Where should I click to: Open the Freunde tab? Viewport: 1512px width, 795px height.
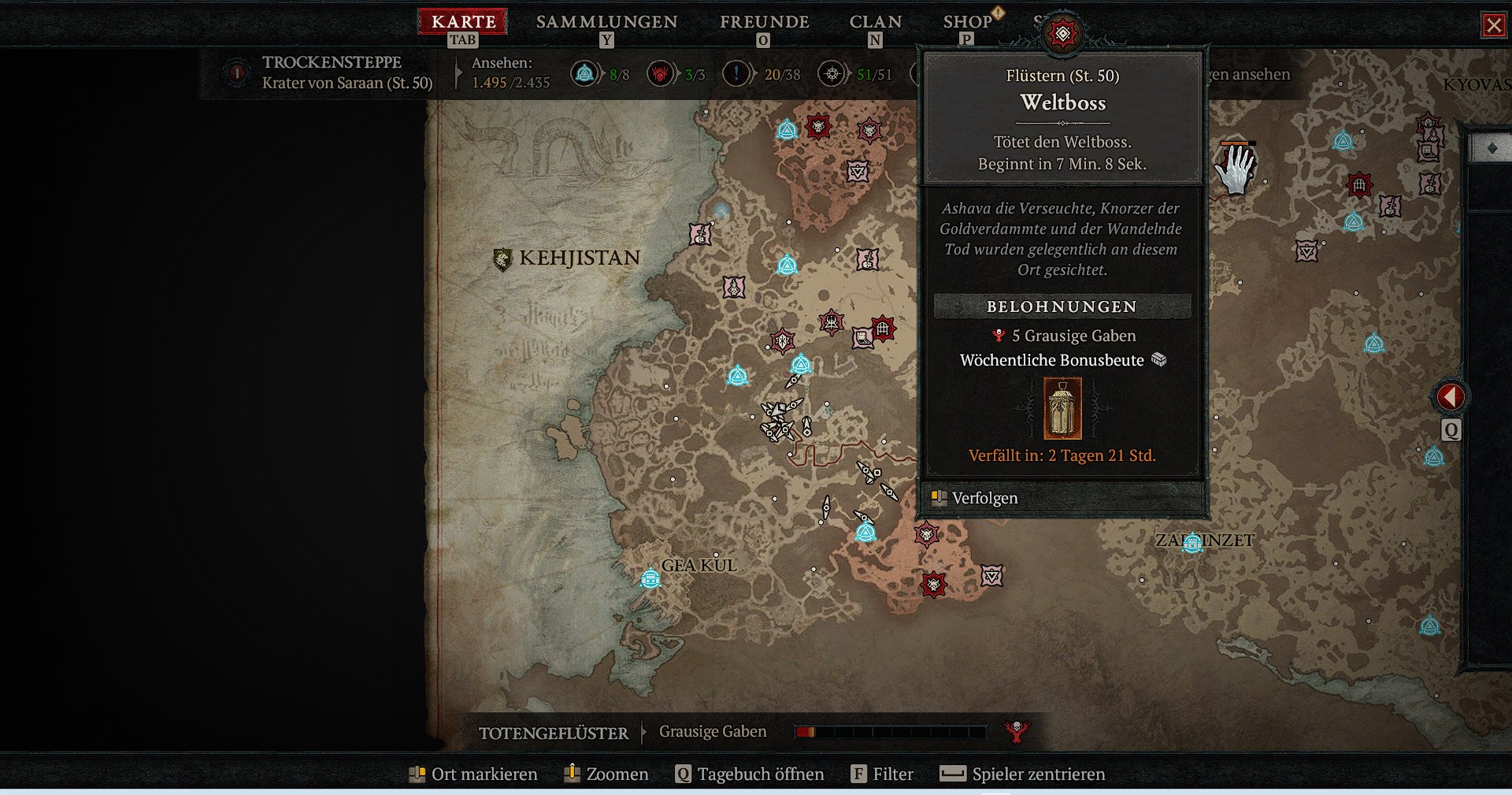click(764, 21)
